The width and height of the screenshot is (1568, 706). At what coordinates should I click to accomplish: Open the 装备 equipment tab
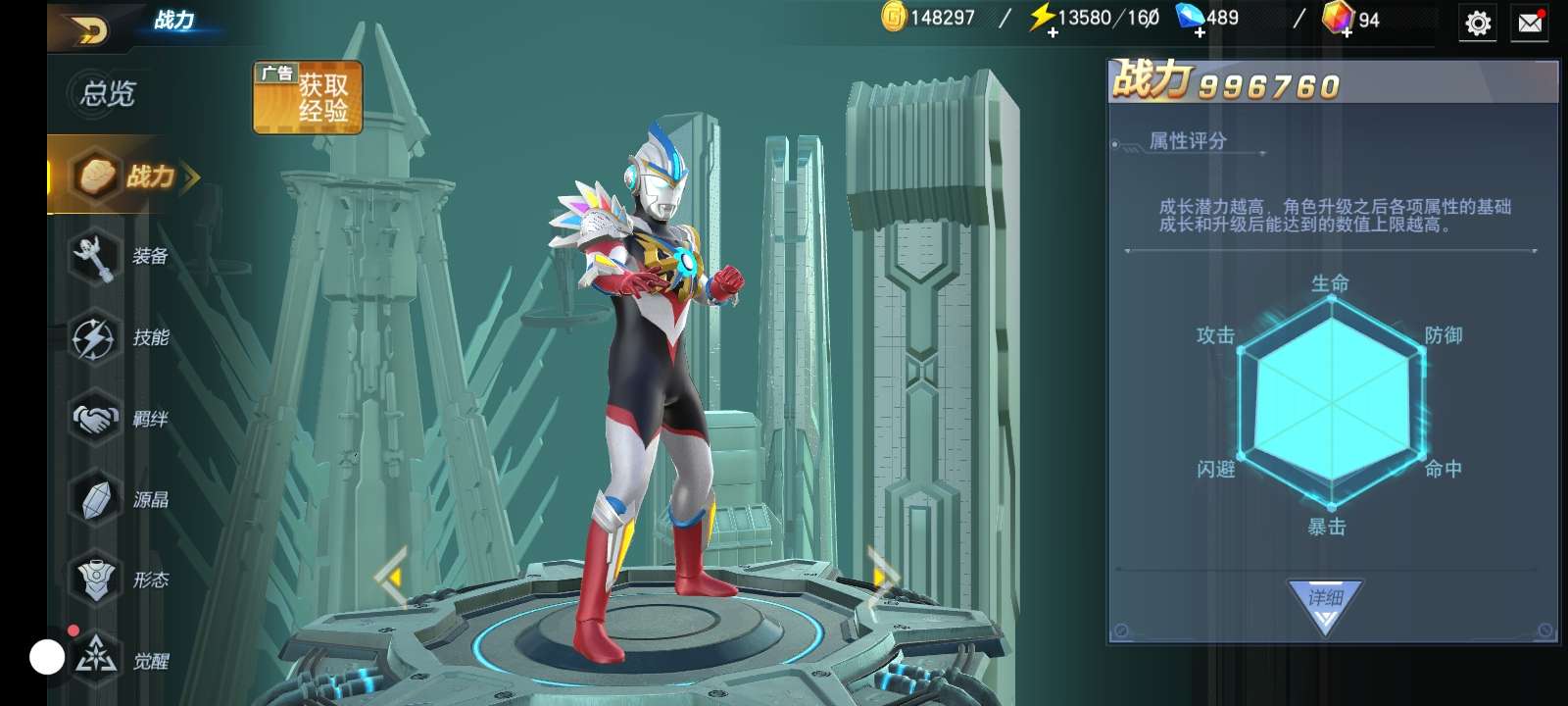[122, 257]
